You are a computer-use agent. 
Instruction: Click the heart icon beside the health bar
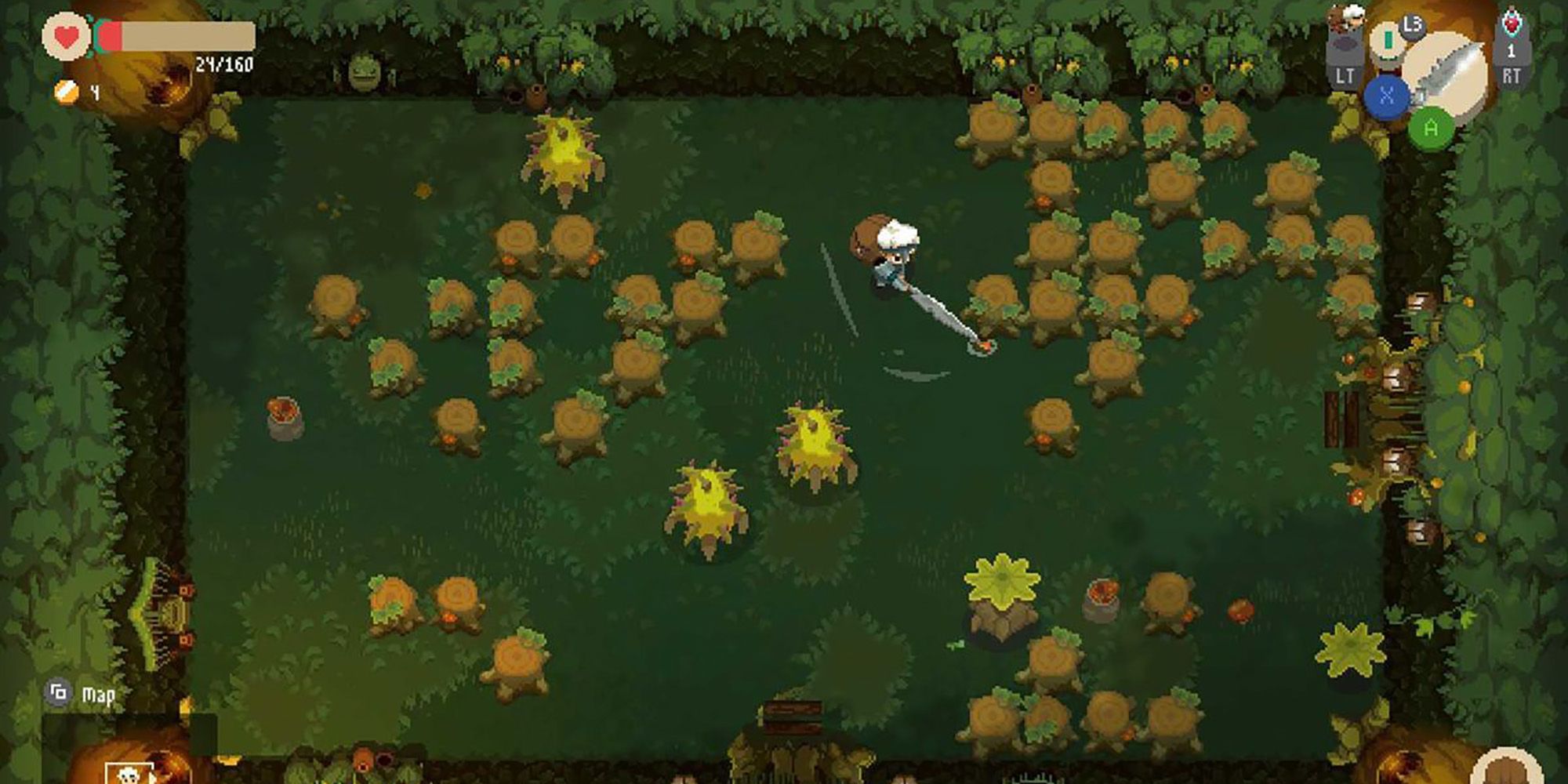[x=67, y=34]
